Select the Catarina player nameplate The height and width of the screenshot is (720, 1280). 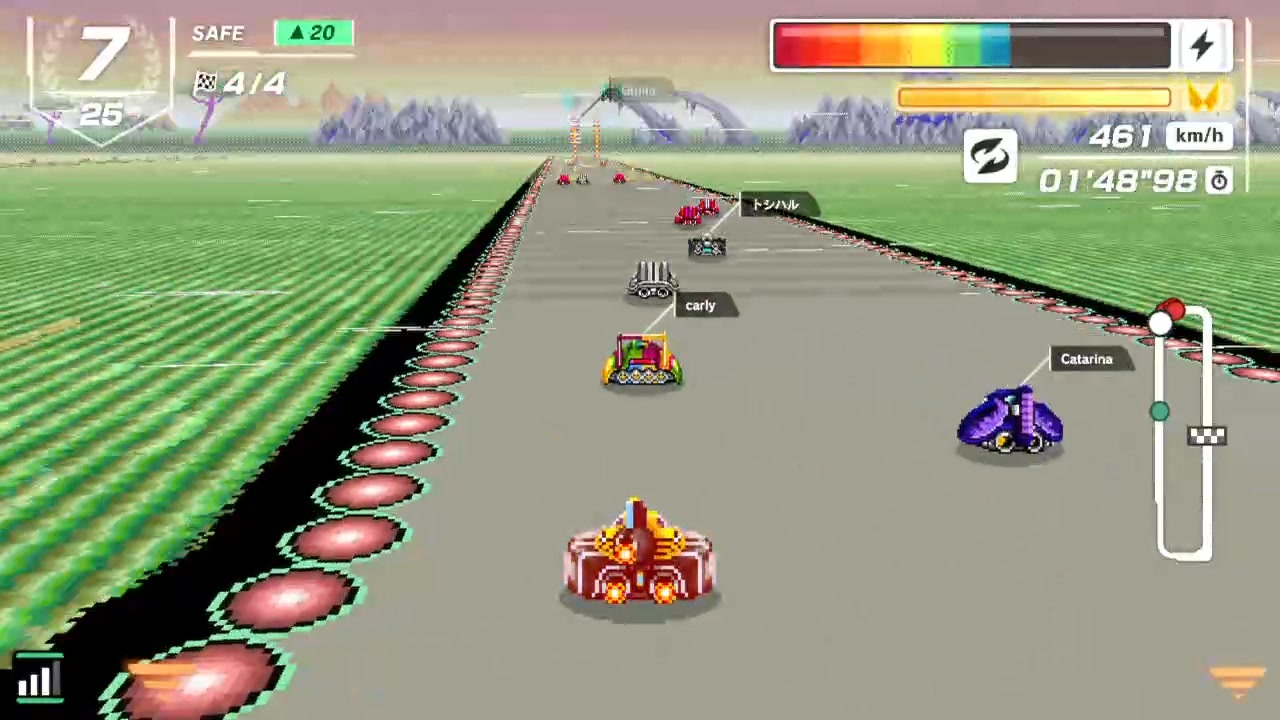(x=1086, y=359)
